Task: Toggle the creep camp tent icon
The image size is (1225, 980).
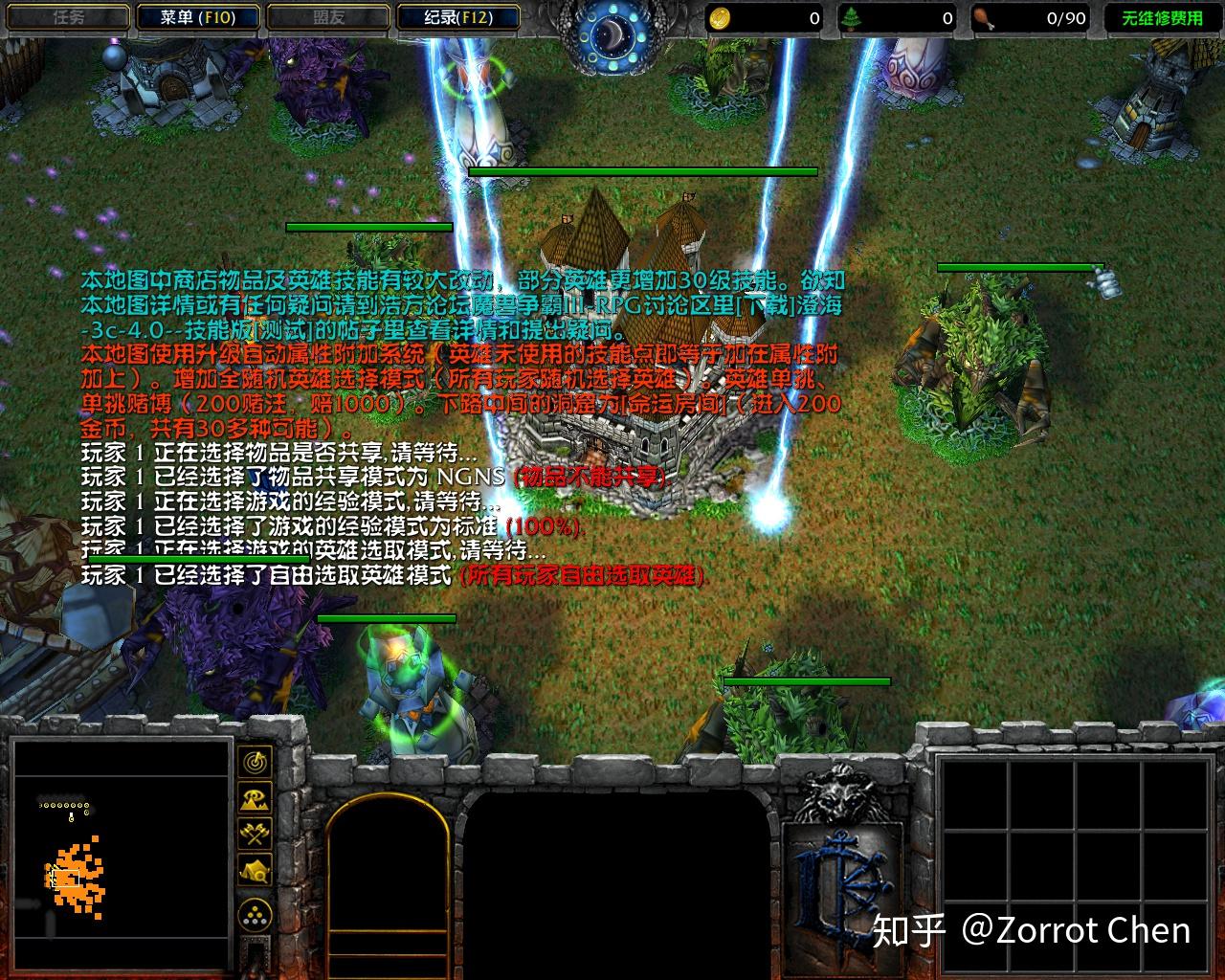Action: (254, 867)
